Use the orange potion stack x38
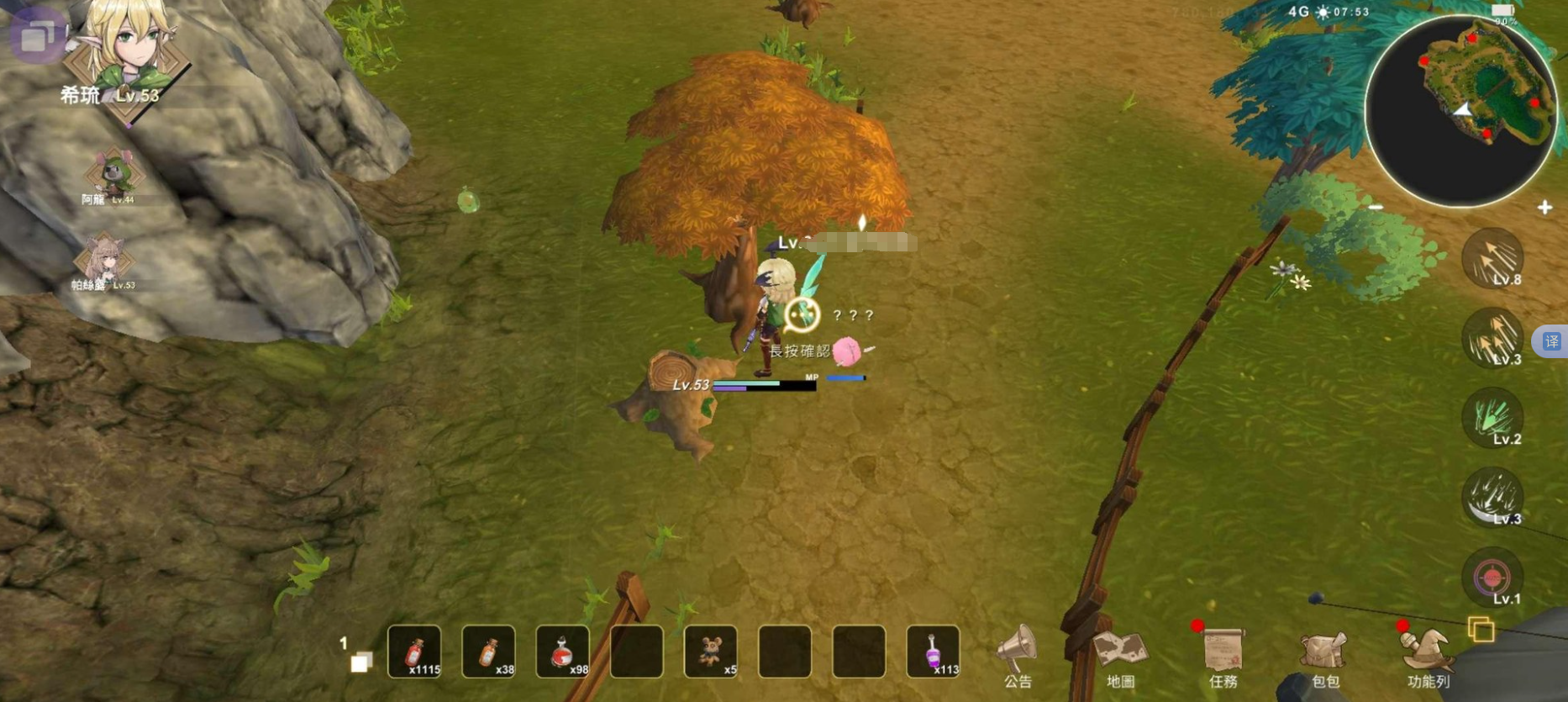 pyautogui.click(x=488, y=652)
